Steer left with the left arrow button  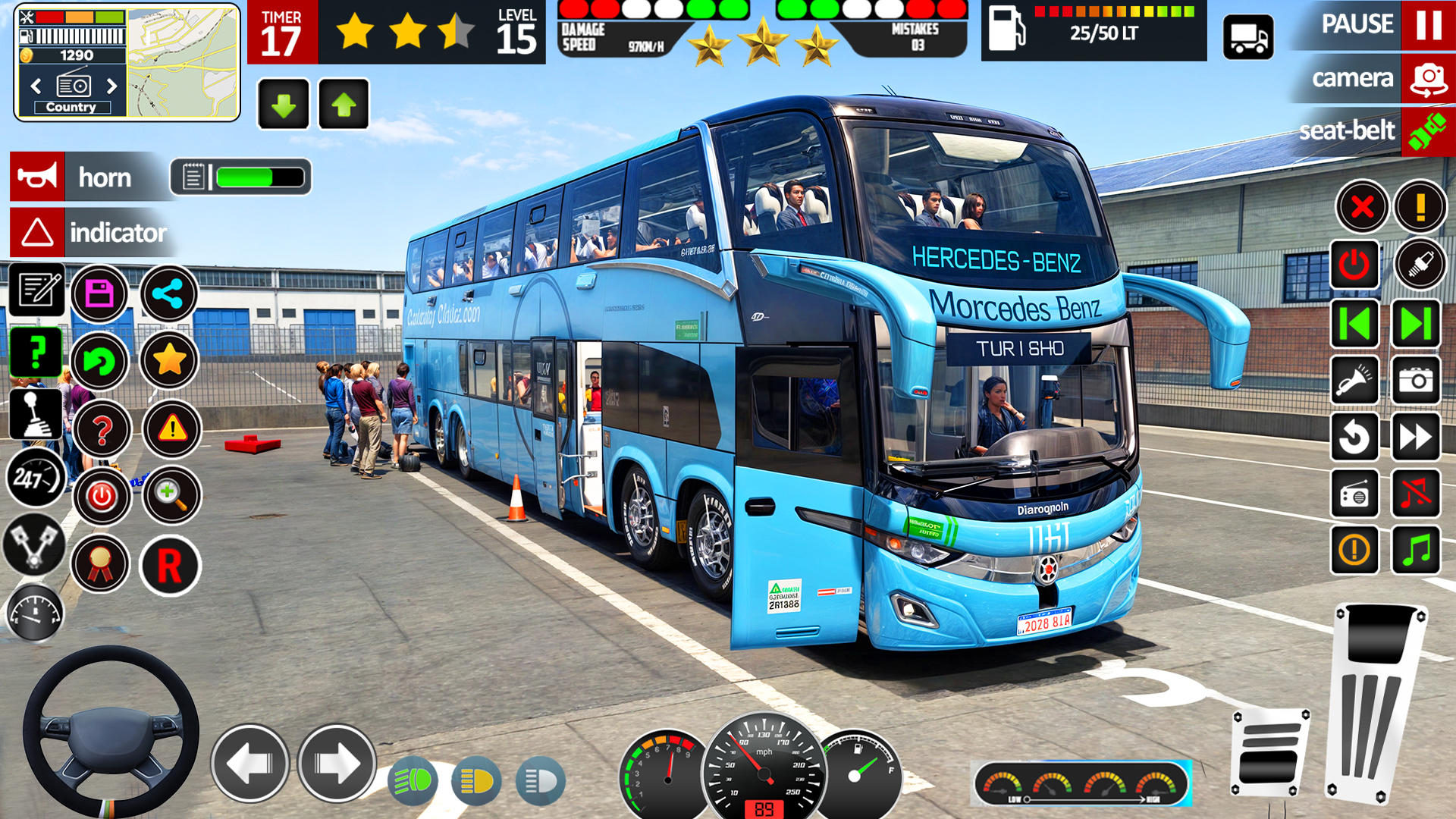click(x=249, y=763)
